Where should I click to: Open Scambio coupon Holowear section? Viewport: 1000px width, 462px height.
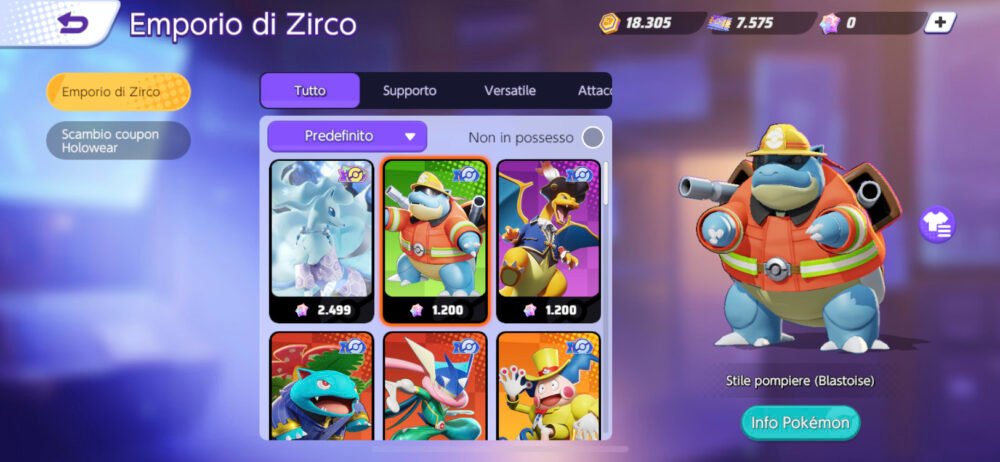point(118,141)
